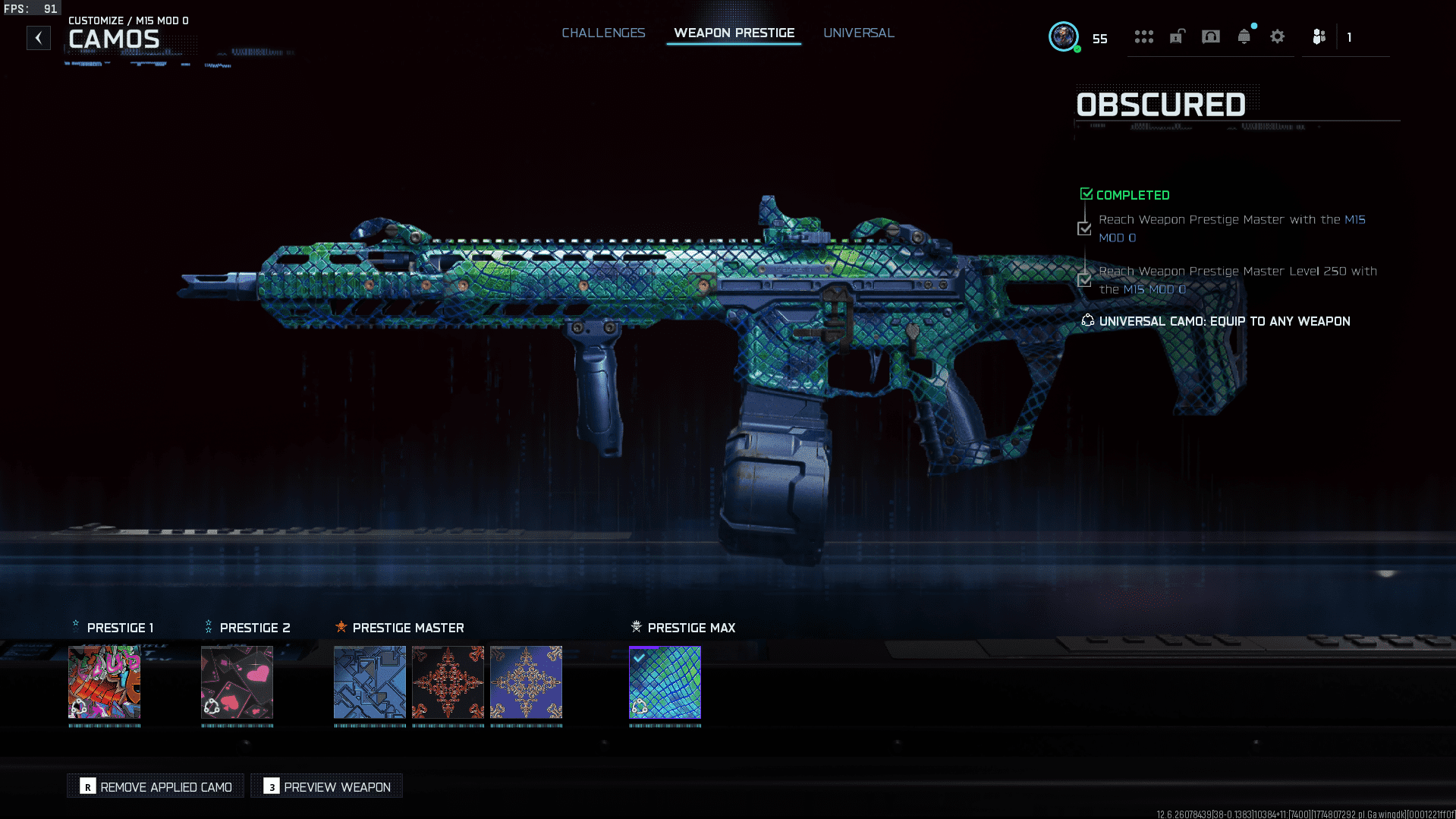Select the blue geometric Prestige Master camo swatch
1456x819 pixels.
pyautogui.click(x=370, y=682)
